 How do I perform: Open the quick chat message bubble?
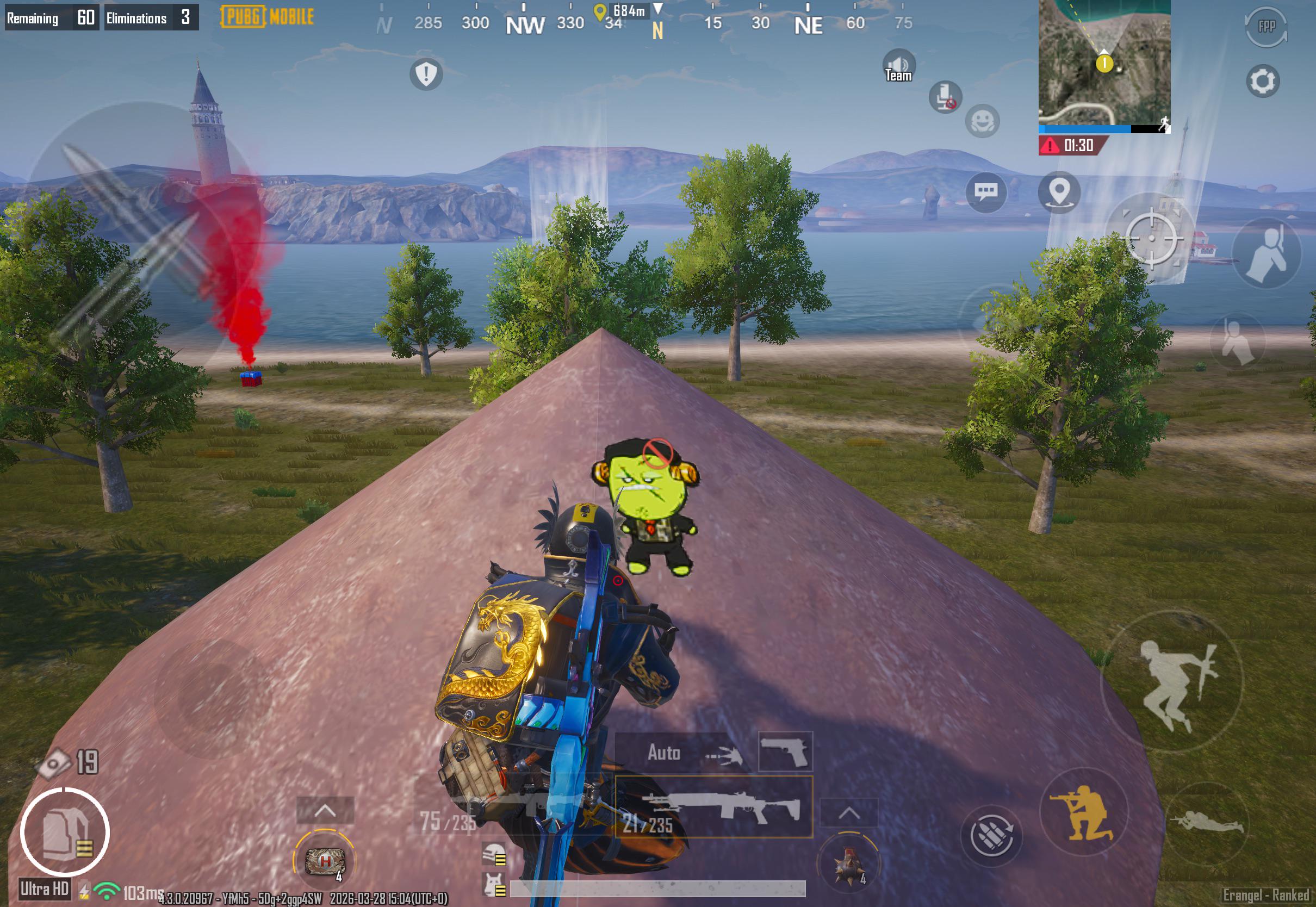click(x=986, y=192)
